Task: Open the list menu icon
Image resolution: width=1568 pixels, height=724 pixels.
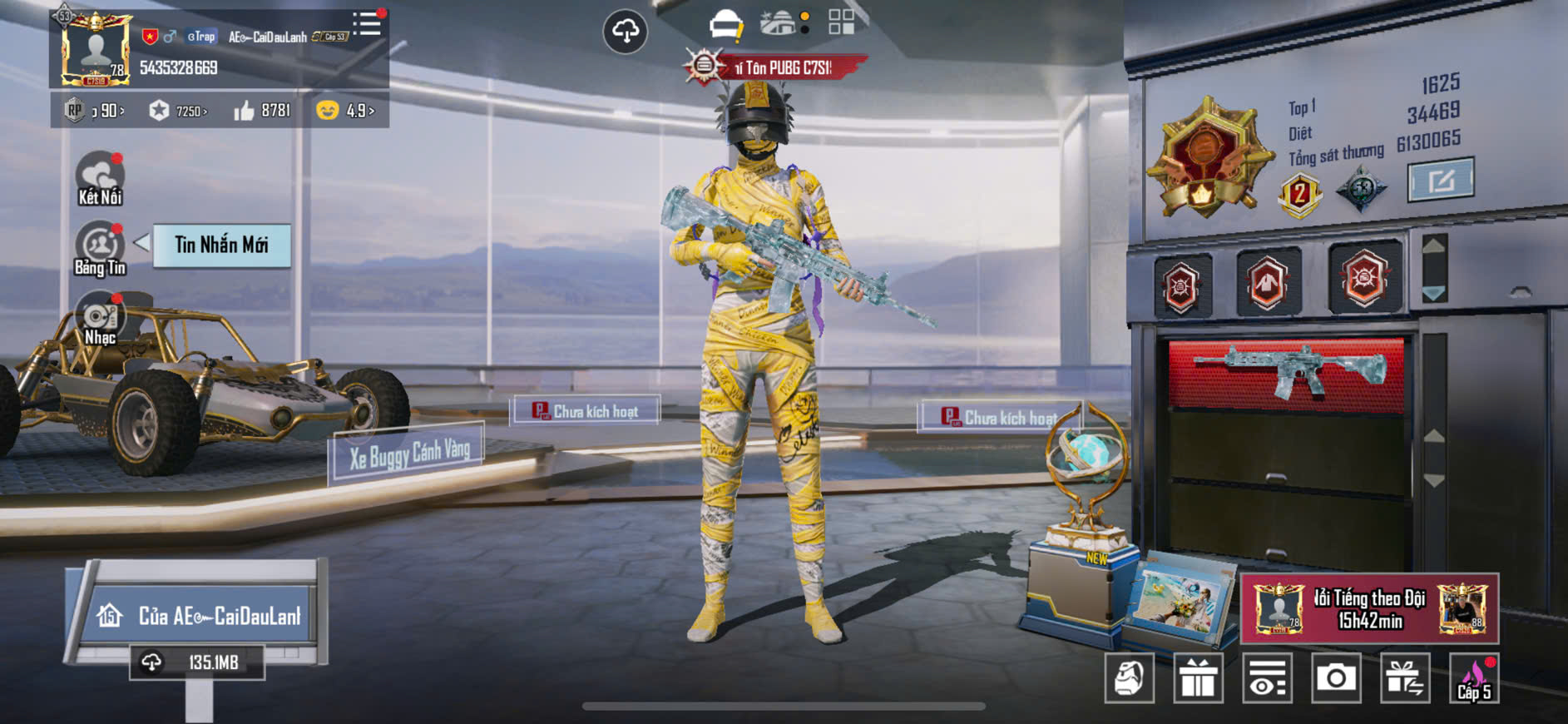Action: pos(366,24)
